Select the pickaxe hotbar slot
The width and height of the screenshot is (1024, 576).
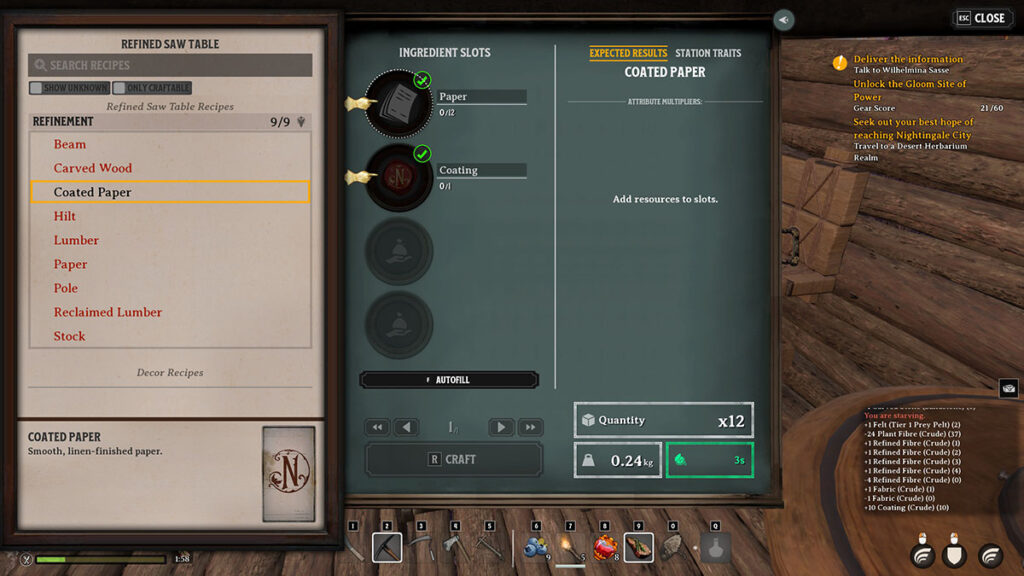pyautogui.click(x=387, y=547)
